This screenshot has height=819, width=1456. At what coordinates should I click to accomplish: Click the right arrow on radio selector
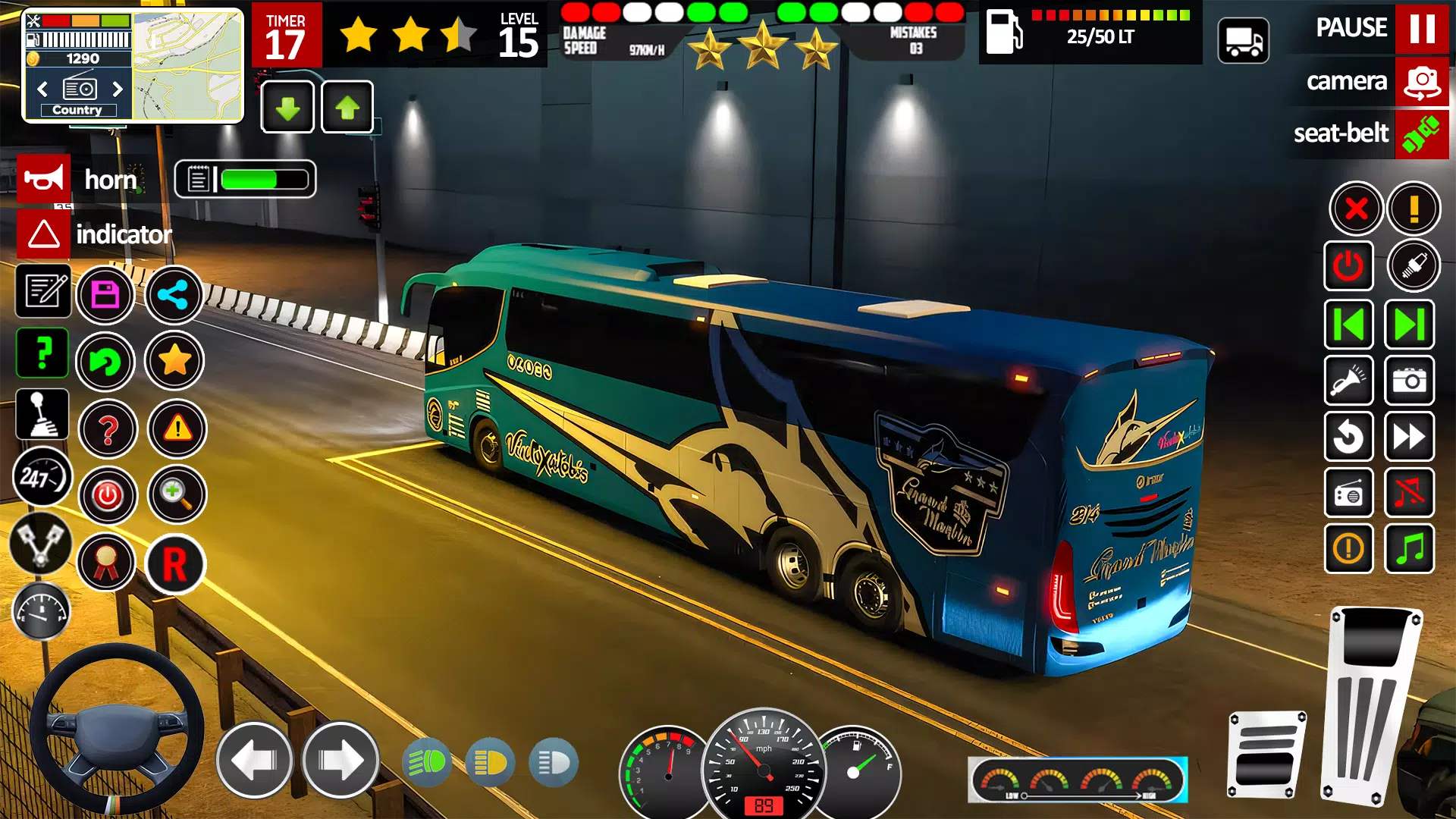coord(118,89)
